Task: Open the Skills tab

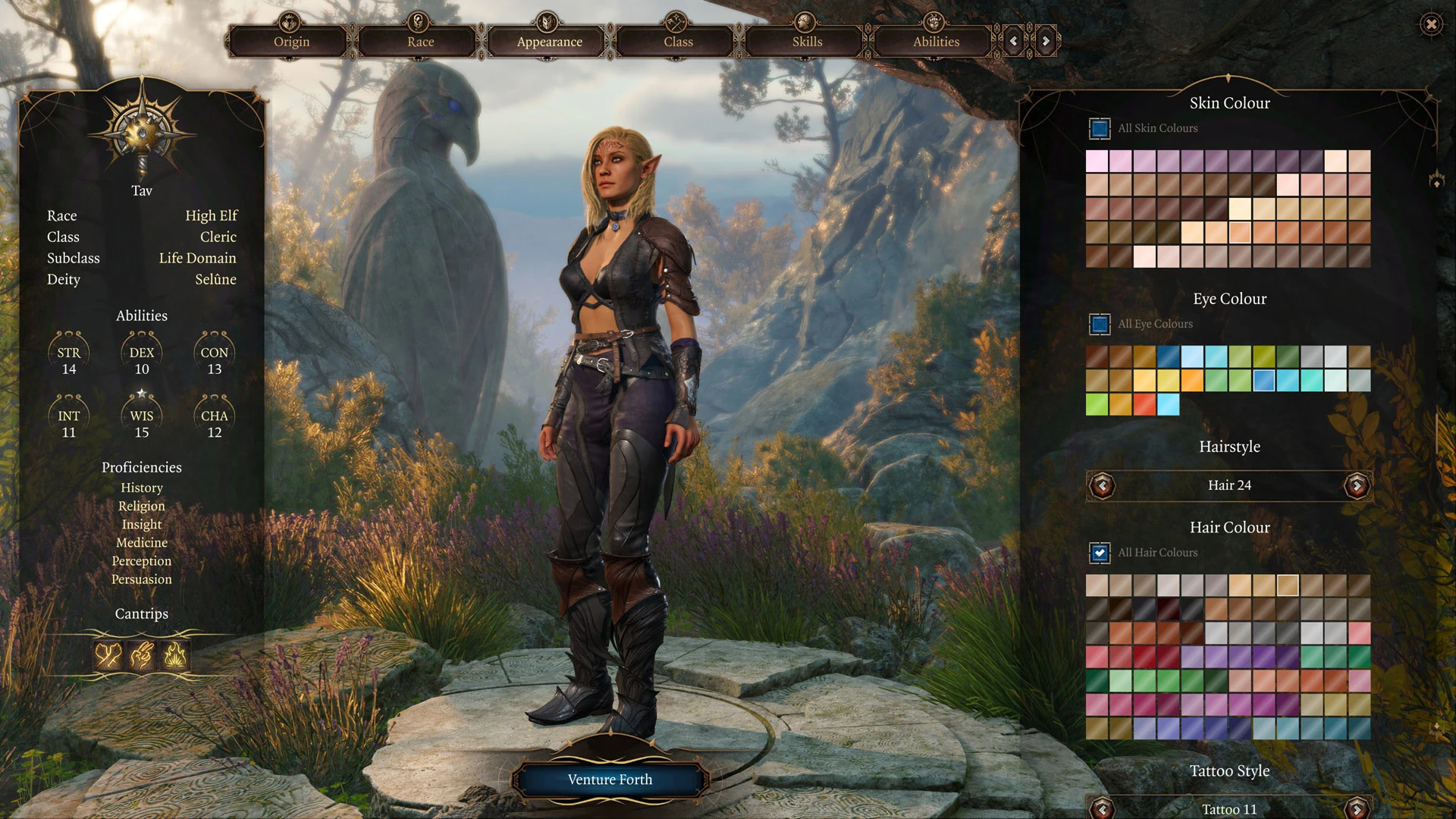Action: [807, 42]
